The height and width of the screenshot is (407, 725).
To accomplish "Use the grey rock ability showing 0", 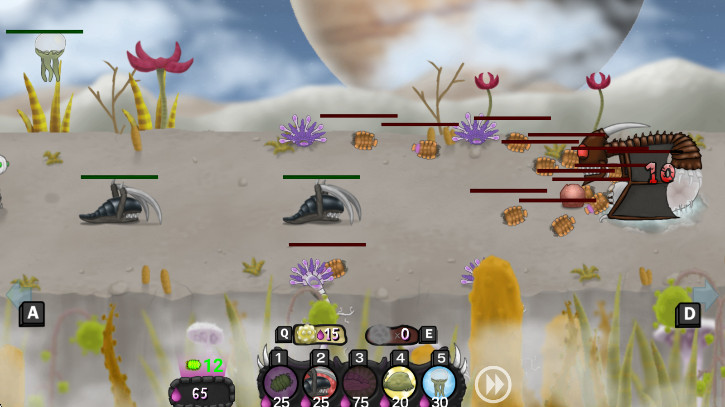I will tap(388, 335).
